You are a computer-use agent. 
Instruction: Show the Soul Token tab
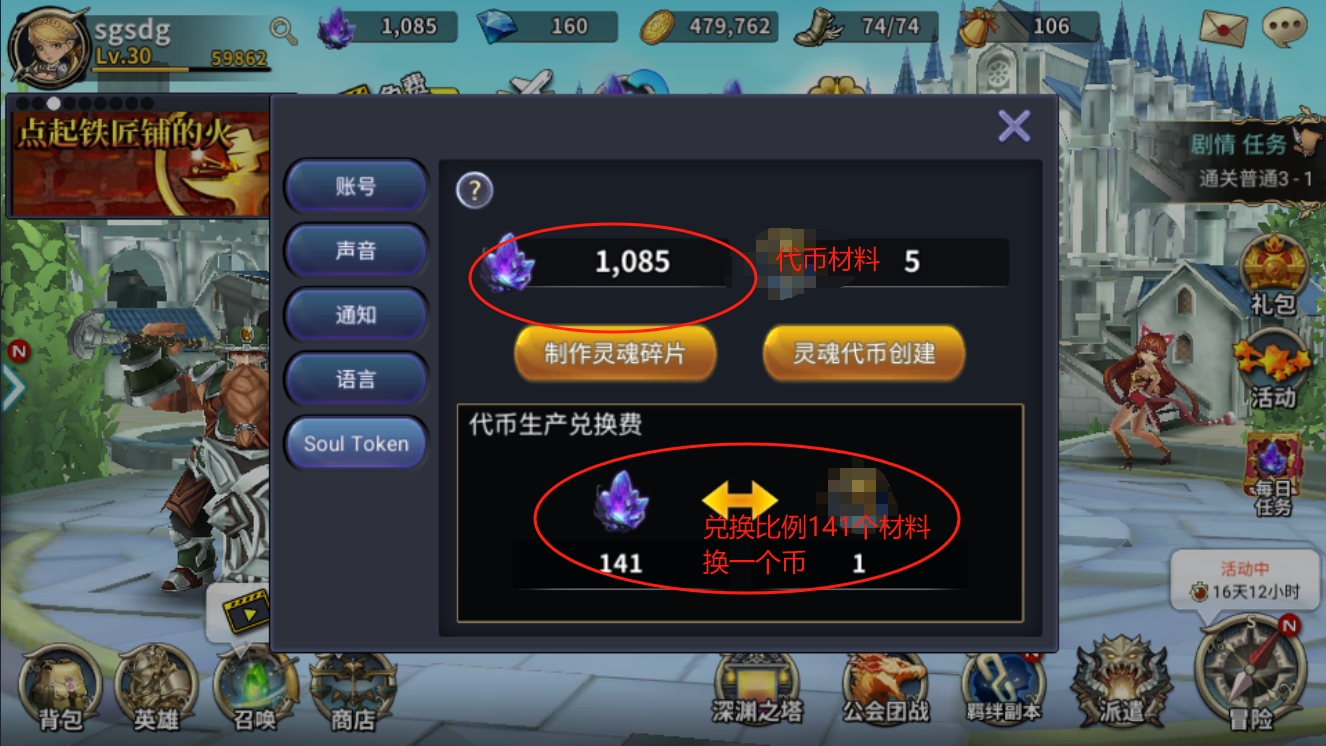[x=356, y=443]
